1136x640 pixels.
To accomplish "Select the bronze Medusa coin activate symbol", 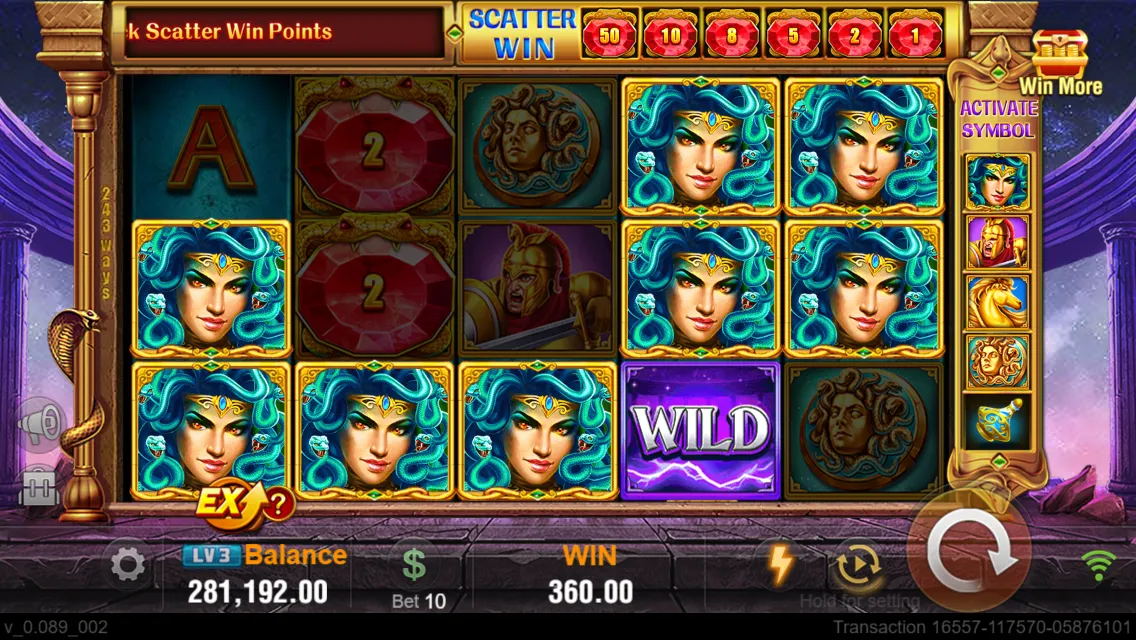I will [x=996, y=362].
